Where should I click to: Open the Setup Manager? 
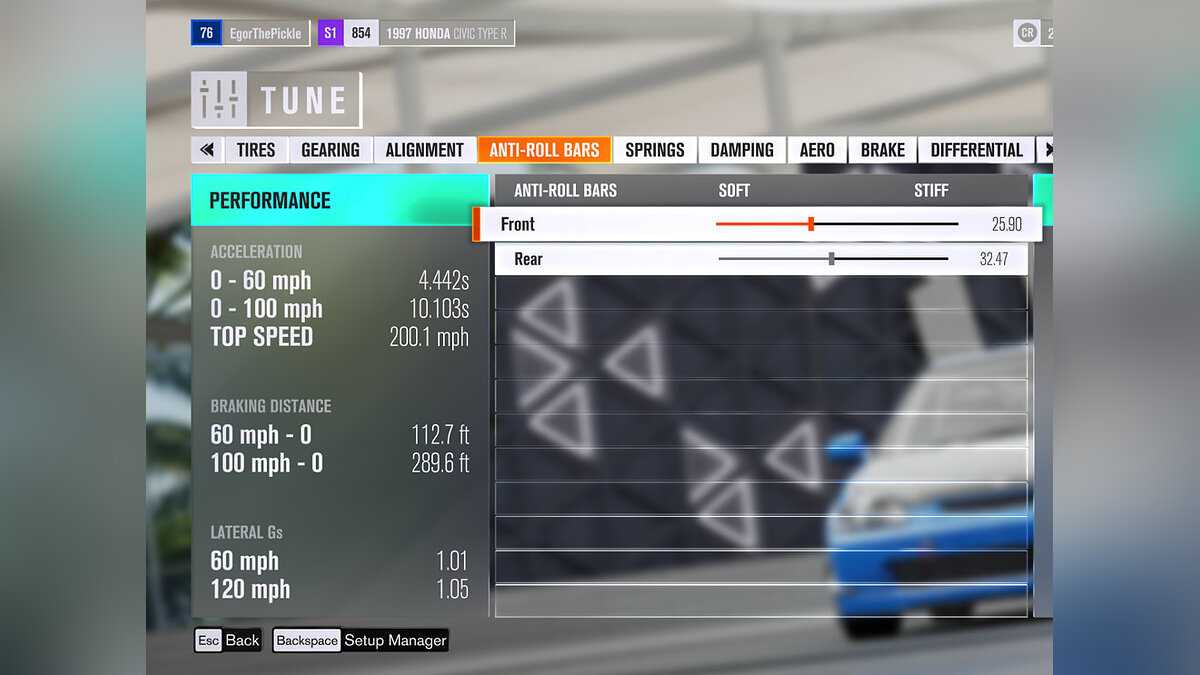360,640
